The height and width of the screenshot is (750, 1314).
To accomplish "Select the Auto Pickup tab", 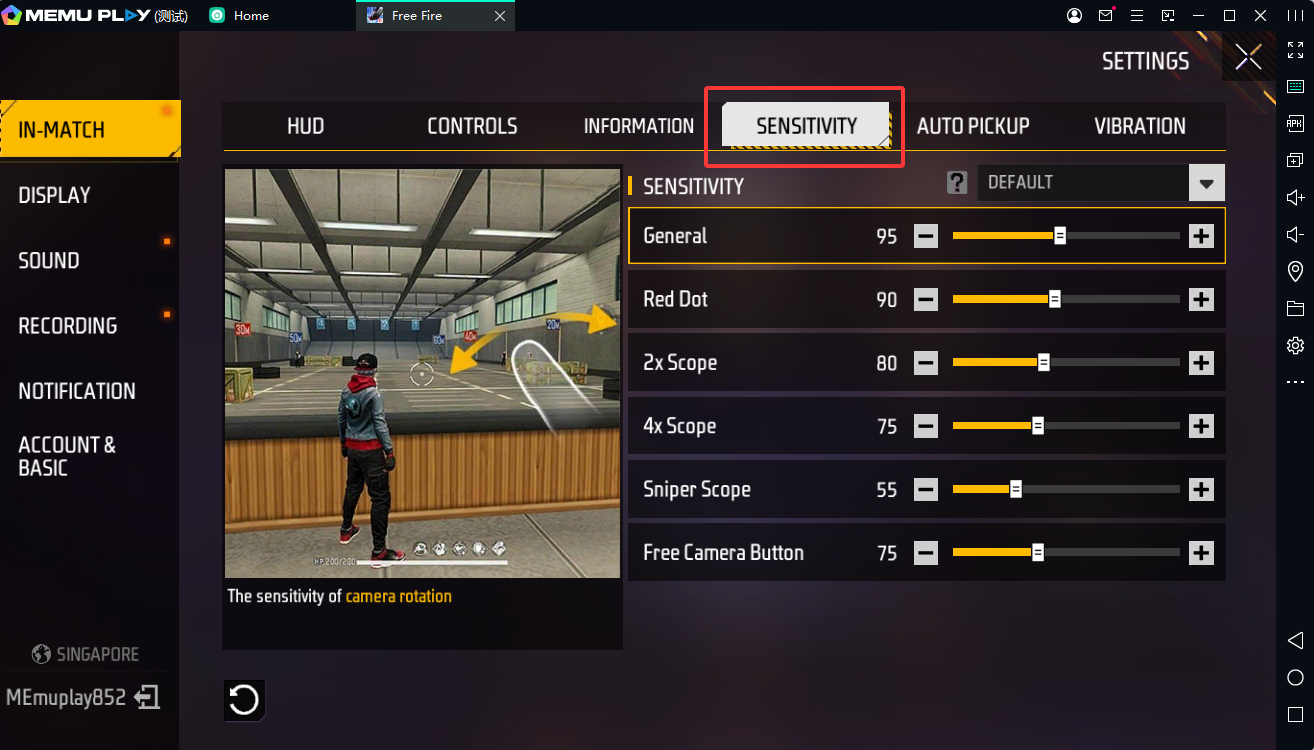I will coord(972,126).
